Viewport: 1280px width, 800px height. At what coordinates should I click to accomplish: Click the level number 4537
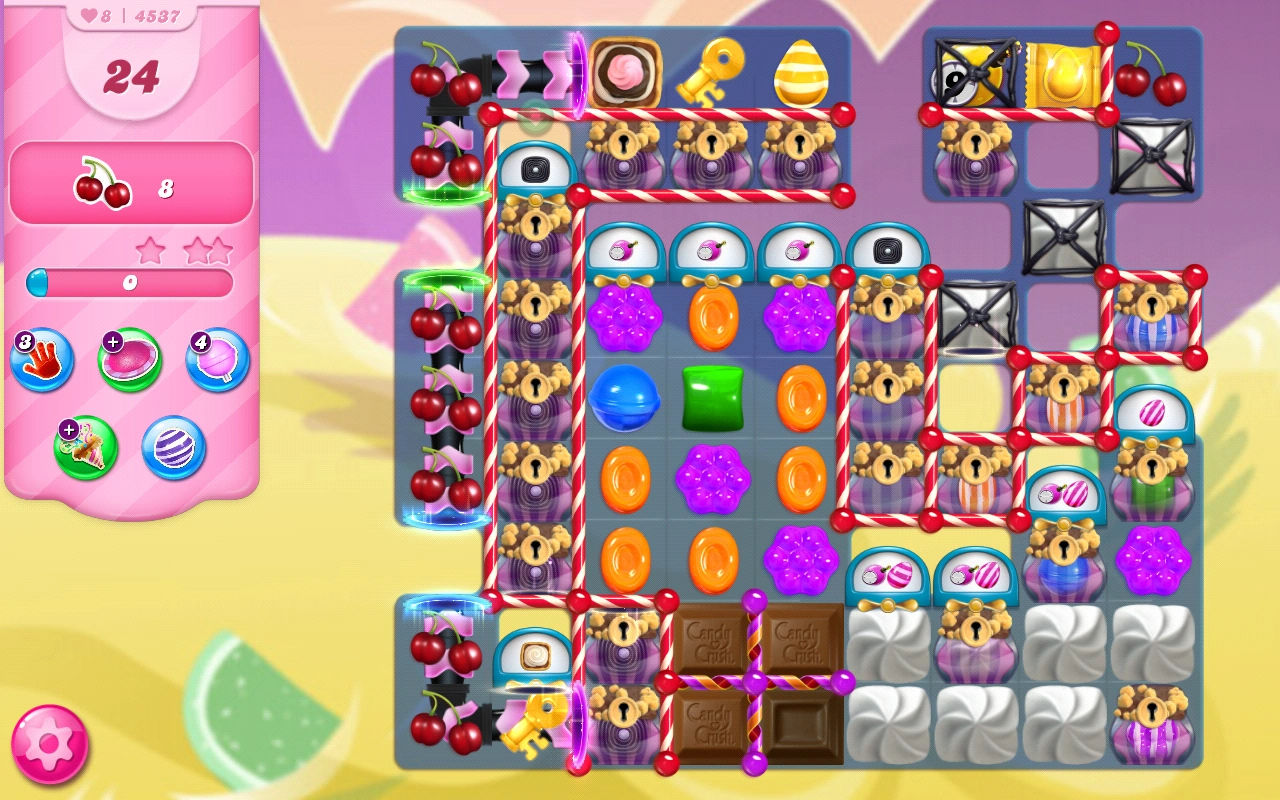pos(158,15)
